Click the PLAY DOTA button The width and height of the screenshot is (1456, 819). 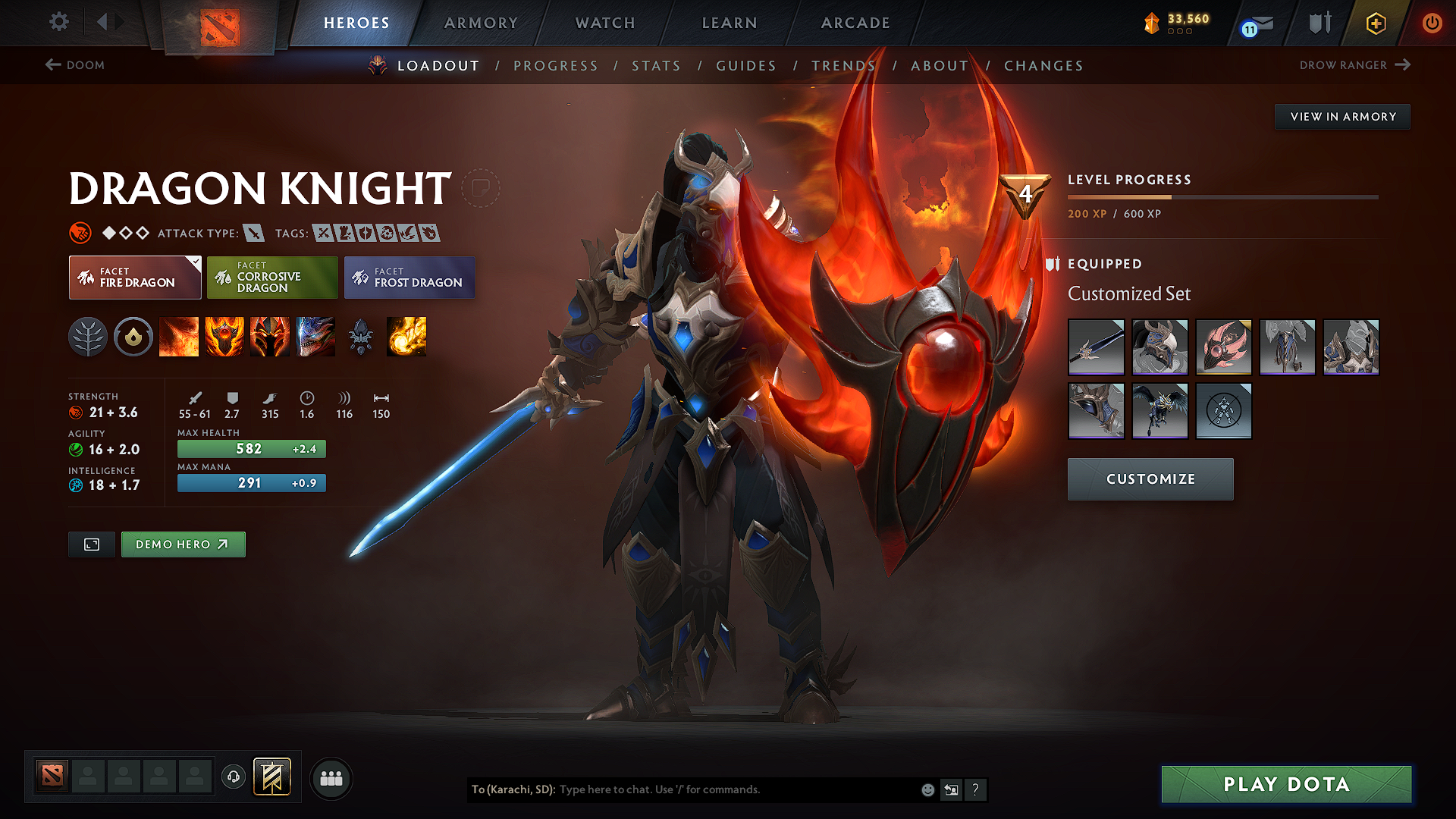1285,784
